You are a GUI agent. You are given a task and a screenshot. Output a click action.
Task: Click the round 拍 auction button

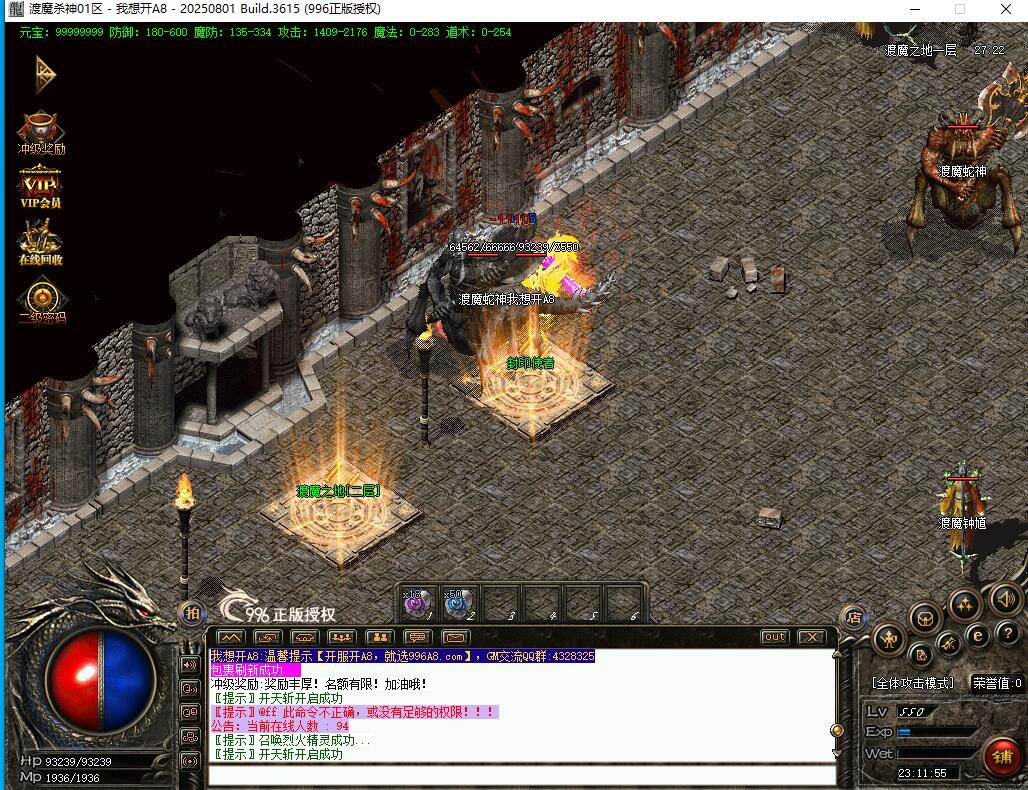click(x=192, y=613)
